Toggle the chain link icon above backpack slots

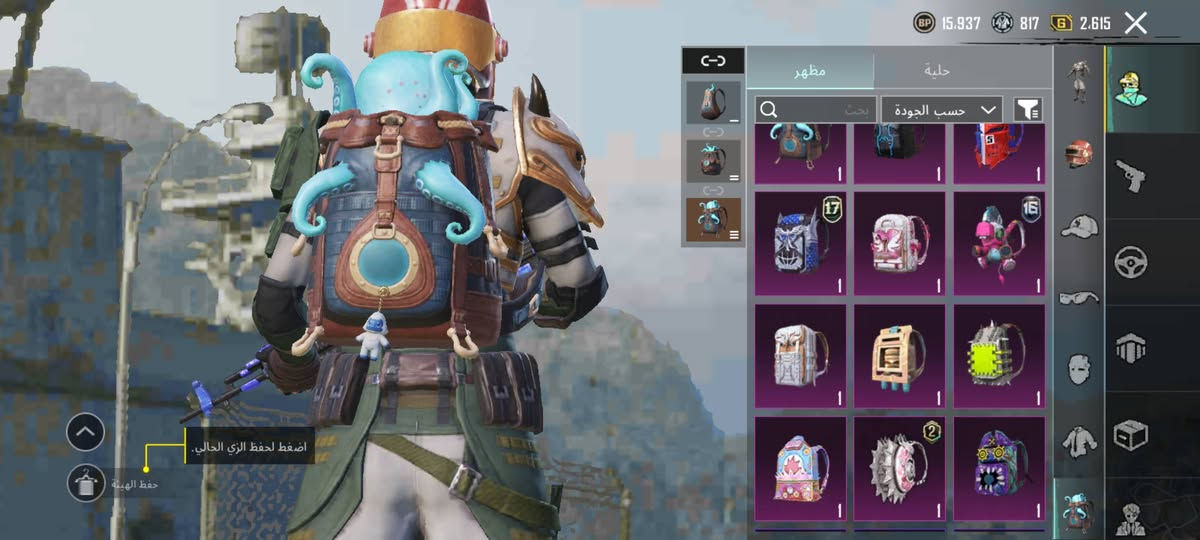coord(713,61)
